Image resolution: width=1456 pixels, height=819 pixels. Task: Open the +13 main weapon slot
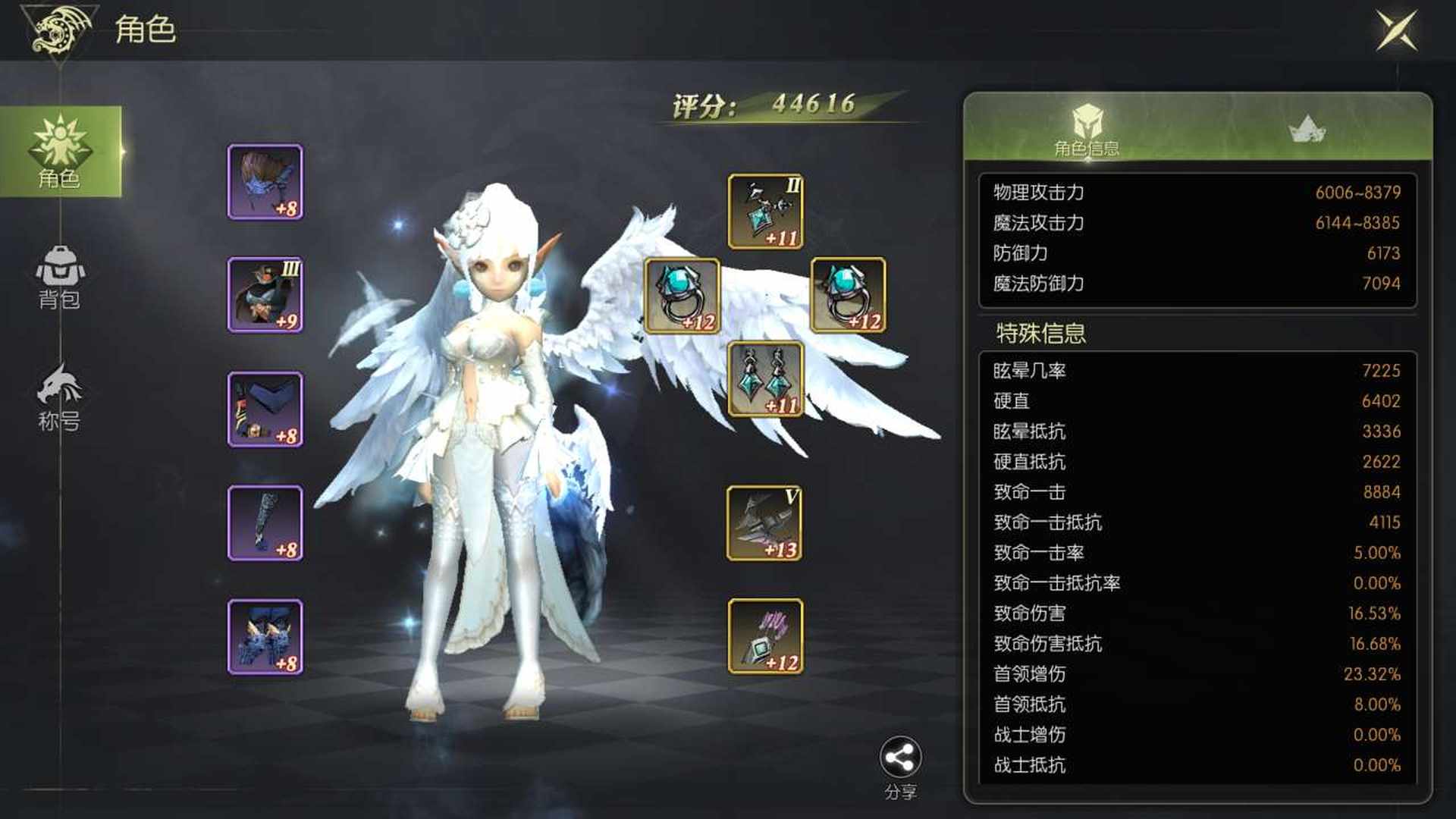click(764, 523)
